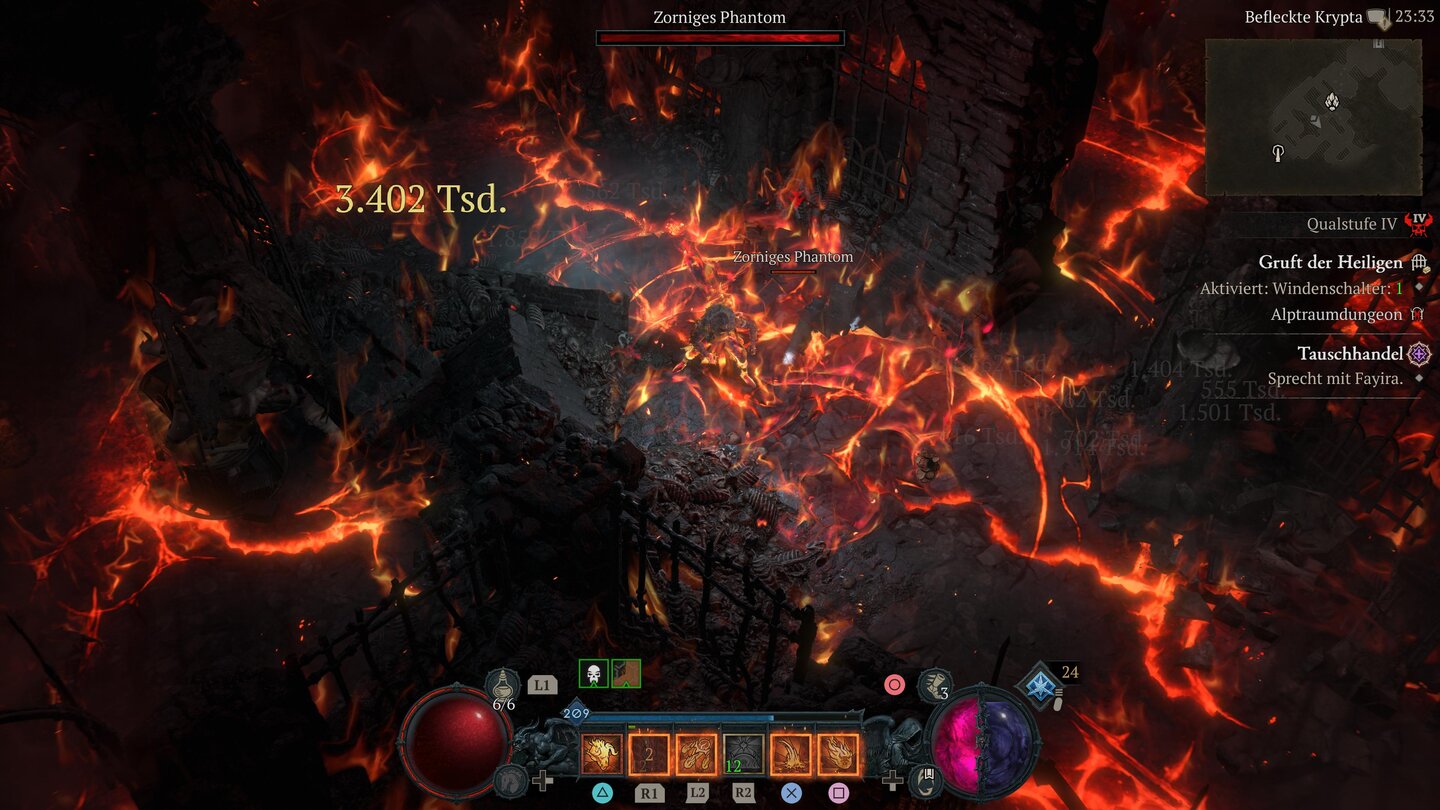Use the skill slot showing number 2
The image size is (1440, 810).
(649, 754)
